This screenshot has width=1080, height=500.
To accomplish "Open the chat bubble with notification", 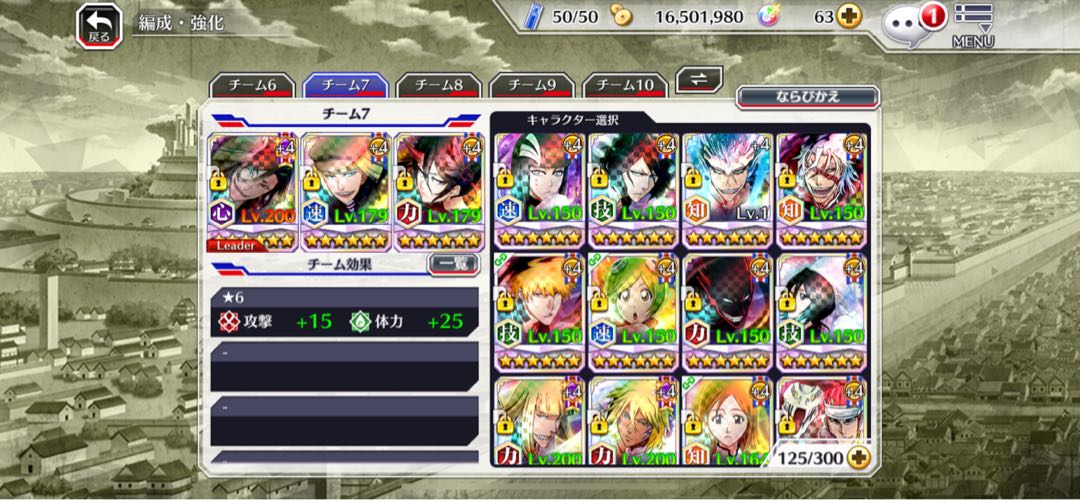I will pos(908,24).
